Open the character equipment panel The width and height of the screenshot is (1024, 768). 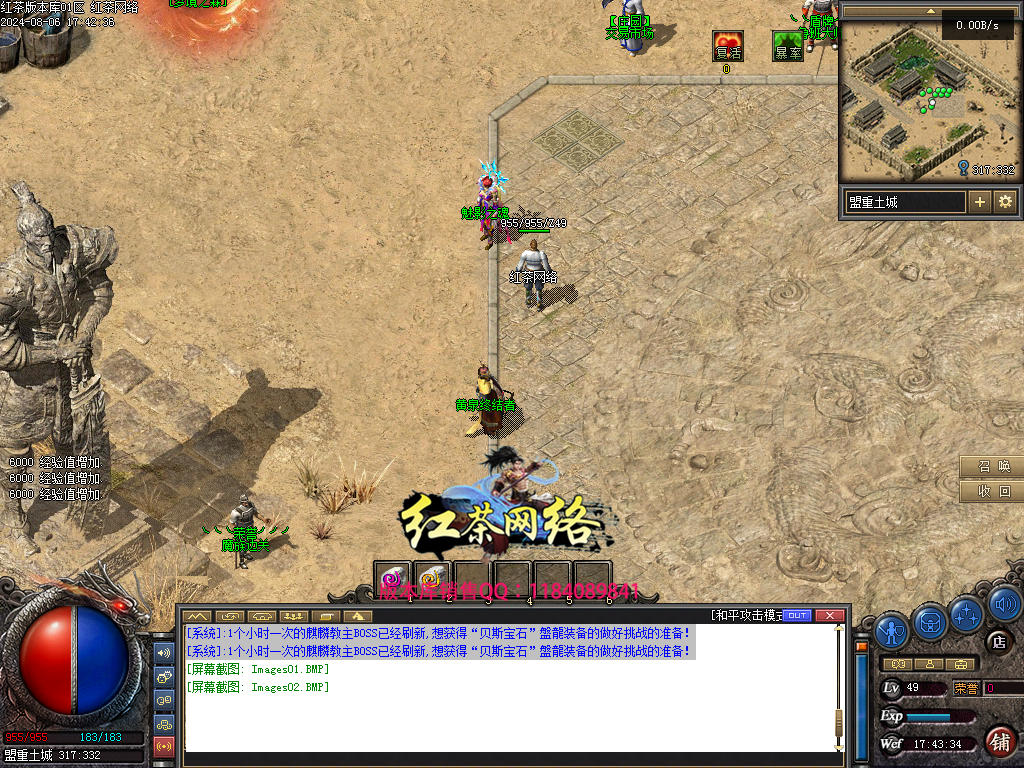891,631
